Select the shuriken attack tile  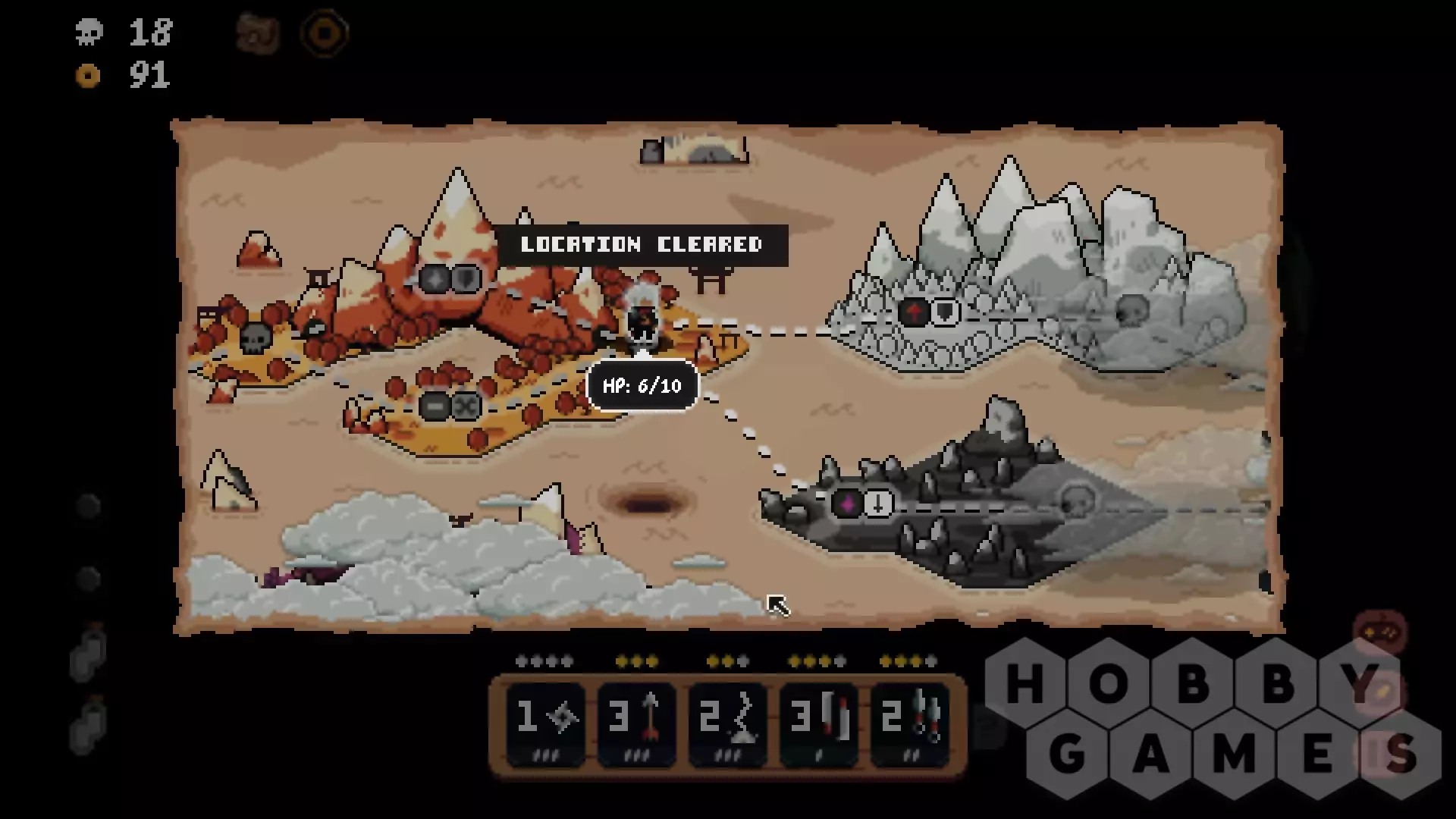545,722
